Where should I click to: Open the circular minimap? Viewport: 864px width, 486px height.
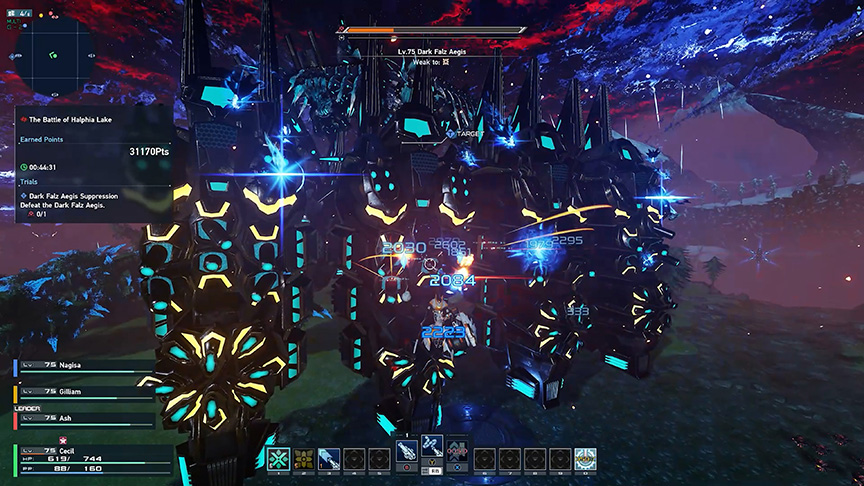tap(58, 58)
